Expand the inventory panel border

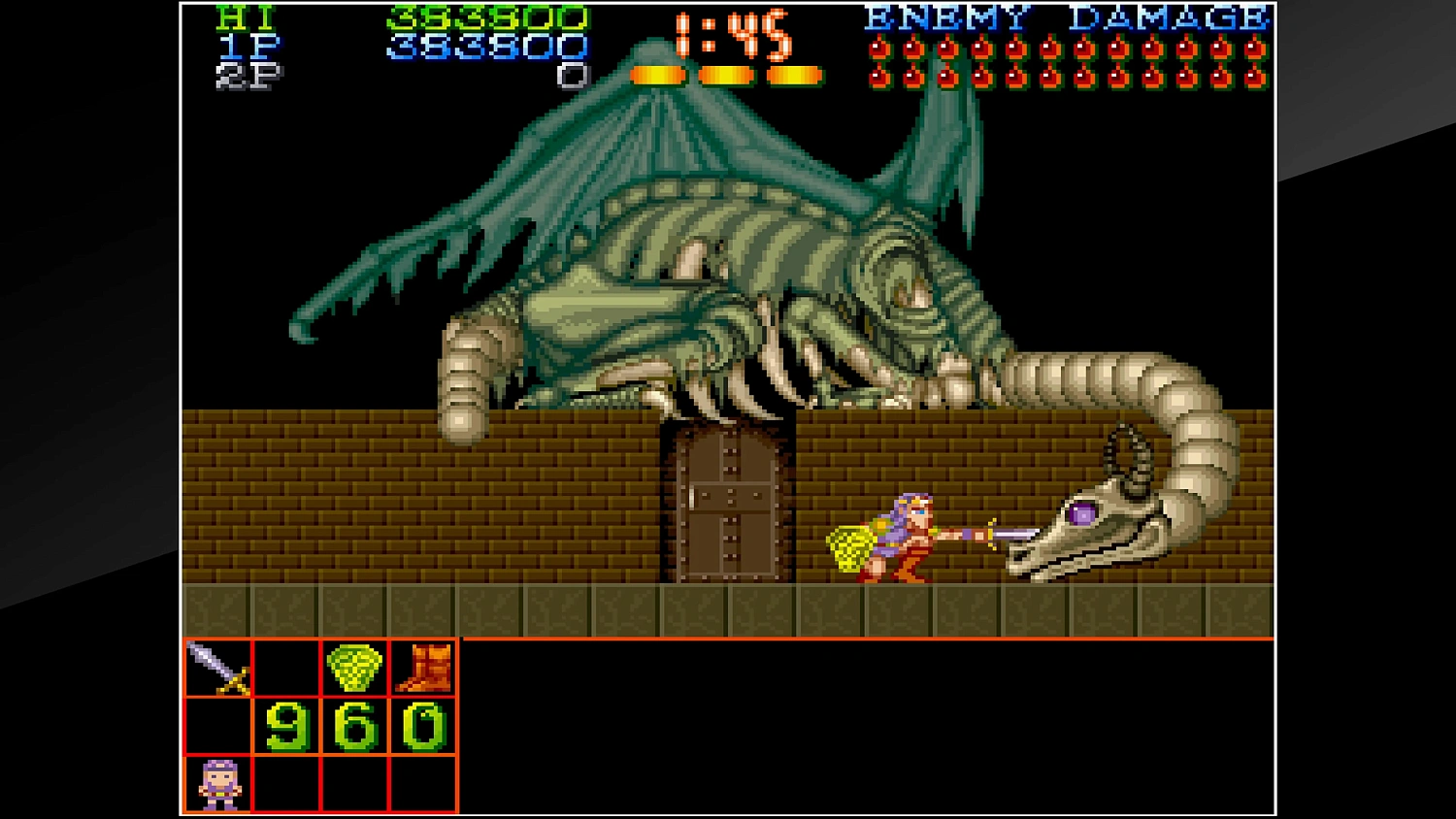pyautogui.click(x=318, y=639)
